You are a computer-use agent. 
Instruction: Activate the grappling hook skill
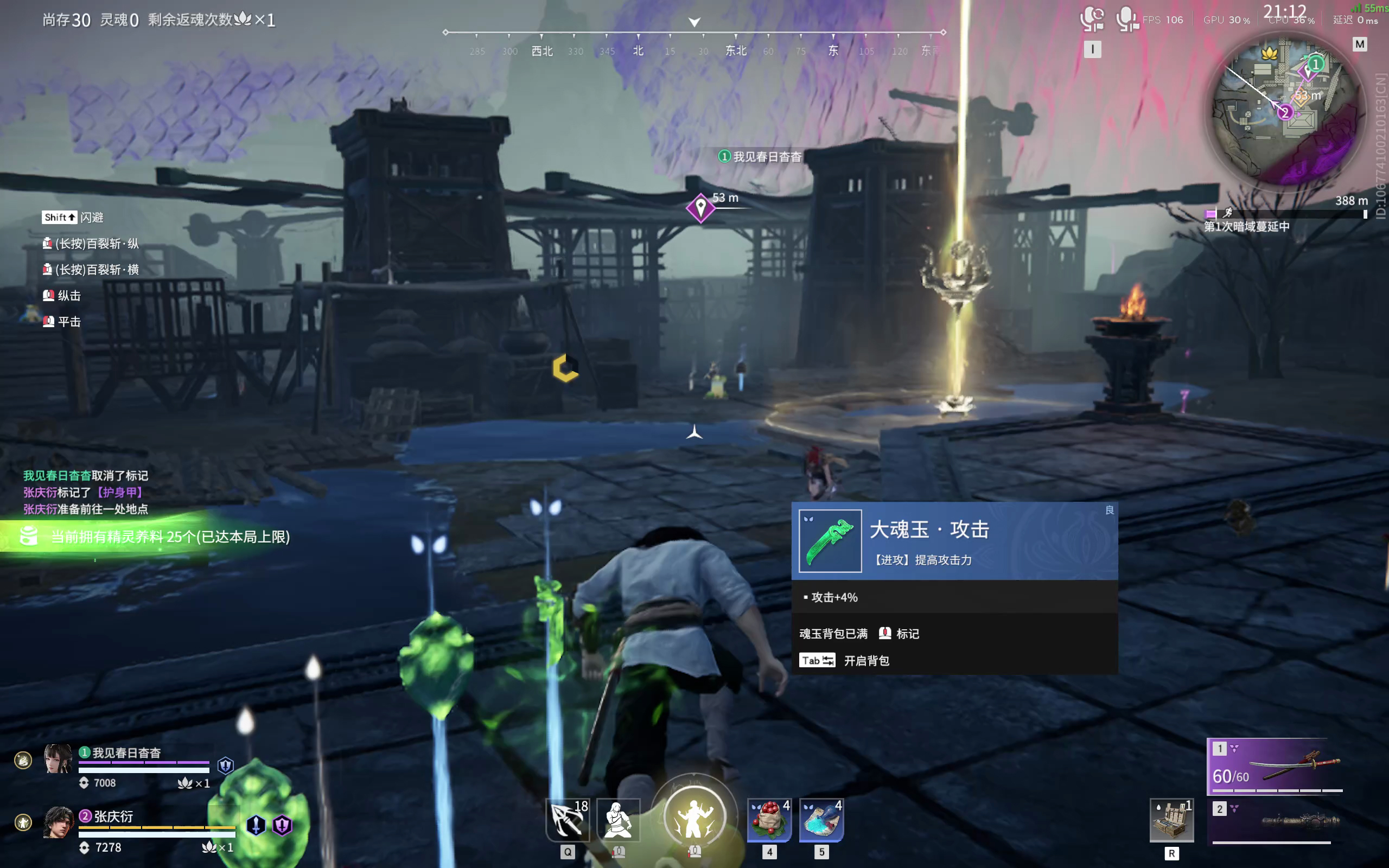(567, 820)
